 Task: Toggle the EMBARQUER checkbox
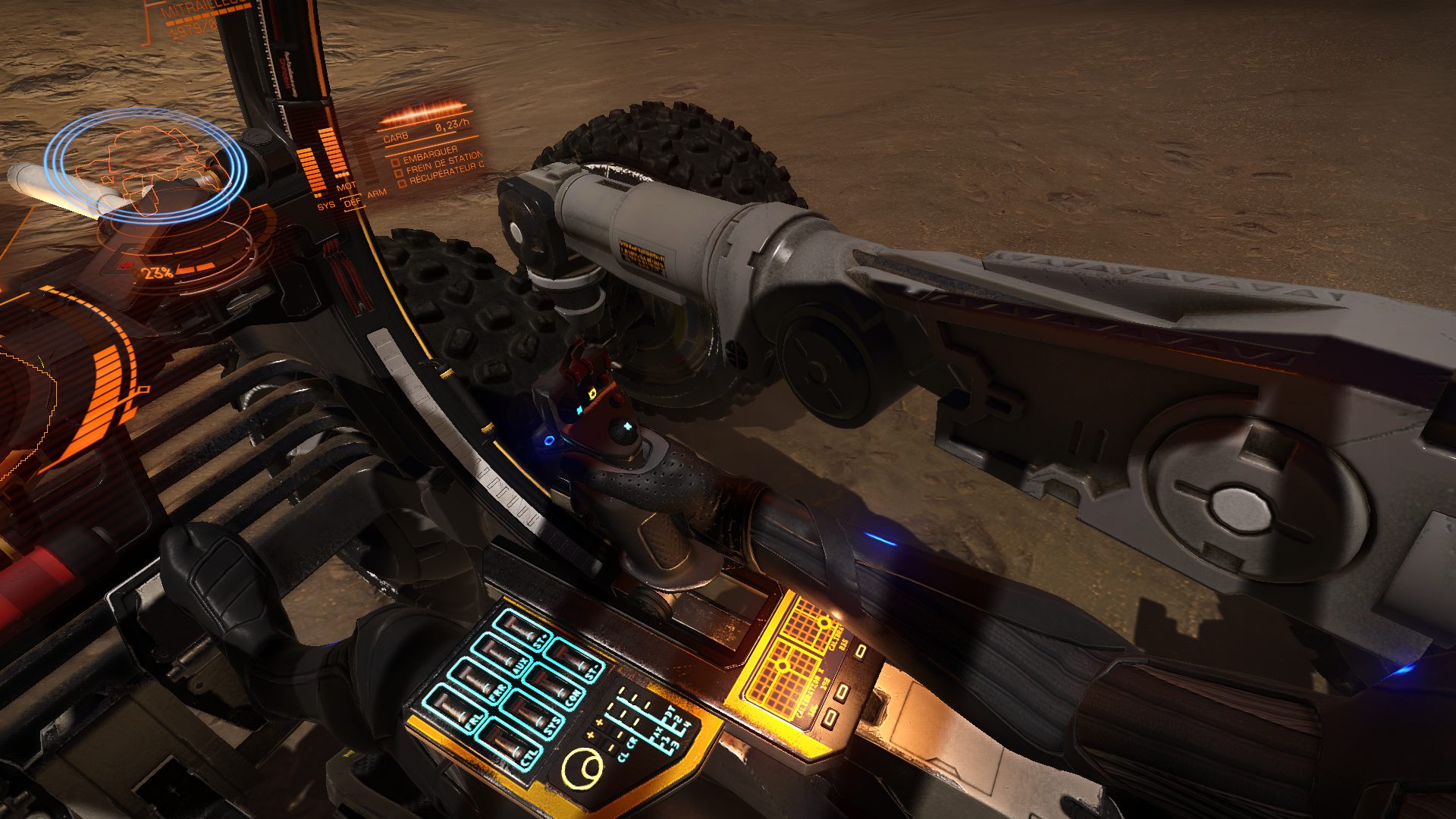pos(395,162)
